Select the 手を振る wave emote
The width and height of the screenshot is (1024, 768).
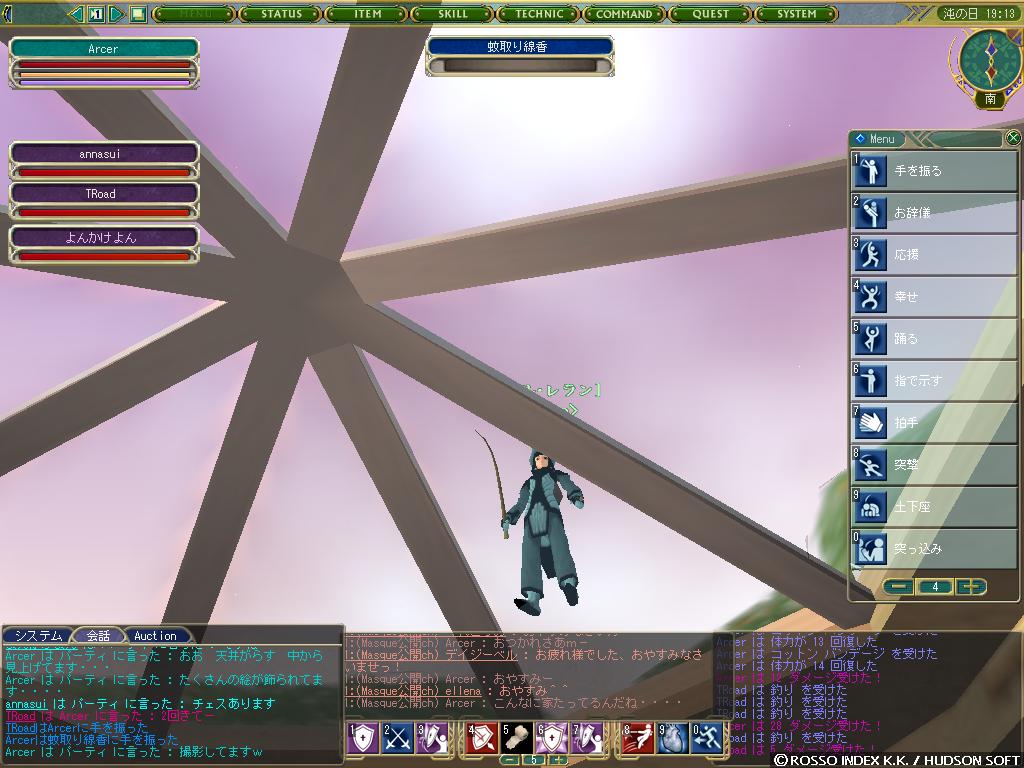pos(934,171)
